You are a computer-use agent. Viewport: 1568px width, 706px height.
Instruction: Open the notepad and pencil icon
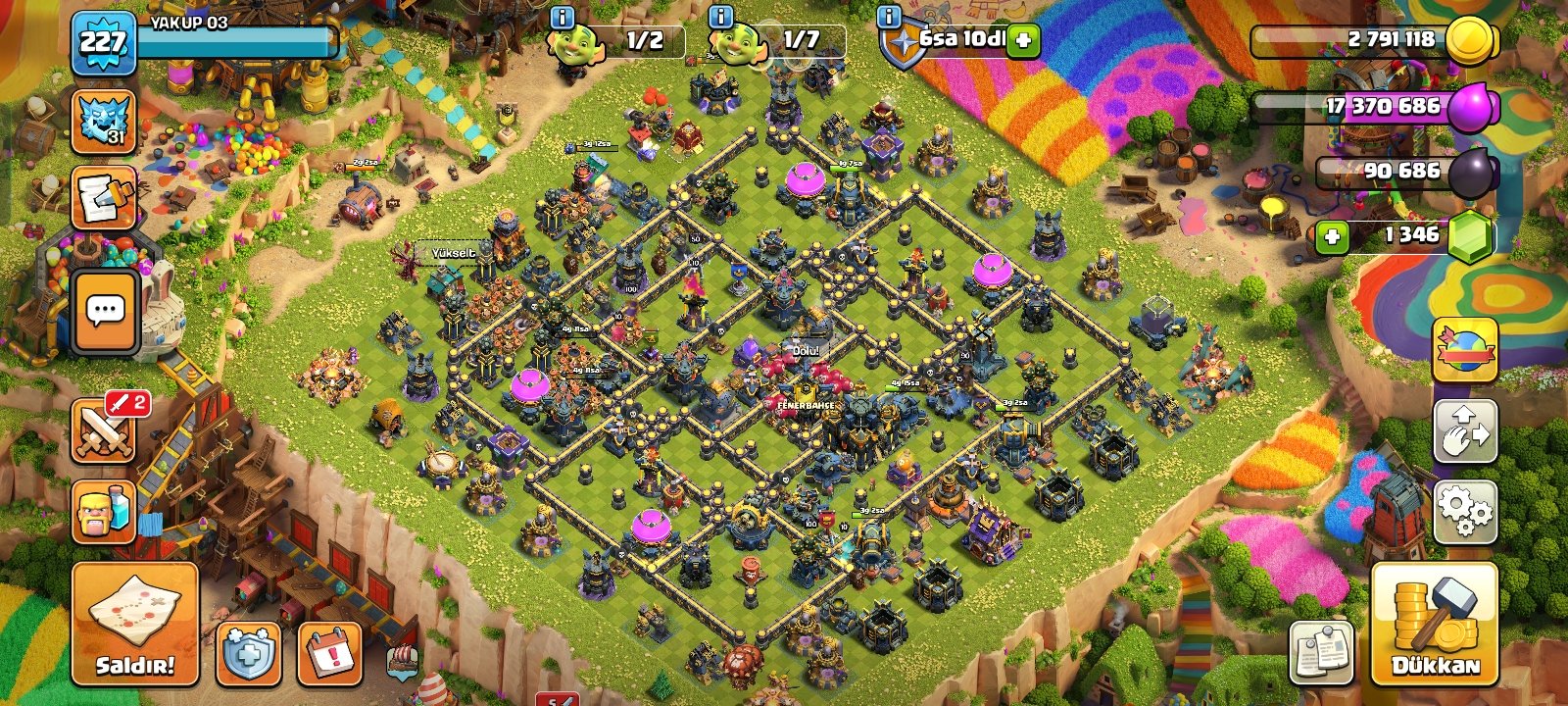pyautogui.click(x=104, y=199)
